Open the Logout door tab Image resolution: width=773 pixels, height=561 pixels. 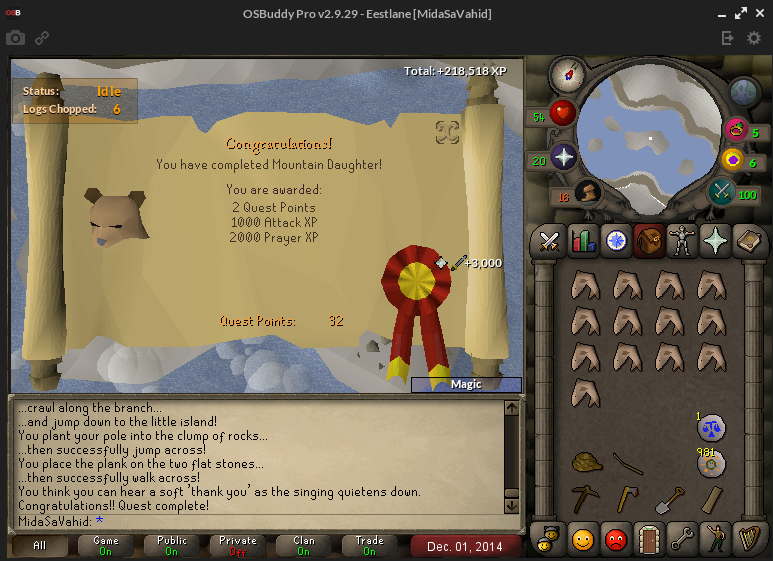(x=649, y=539)
